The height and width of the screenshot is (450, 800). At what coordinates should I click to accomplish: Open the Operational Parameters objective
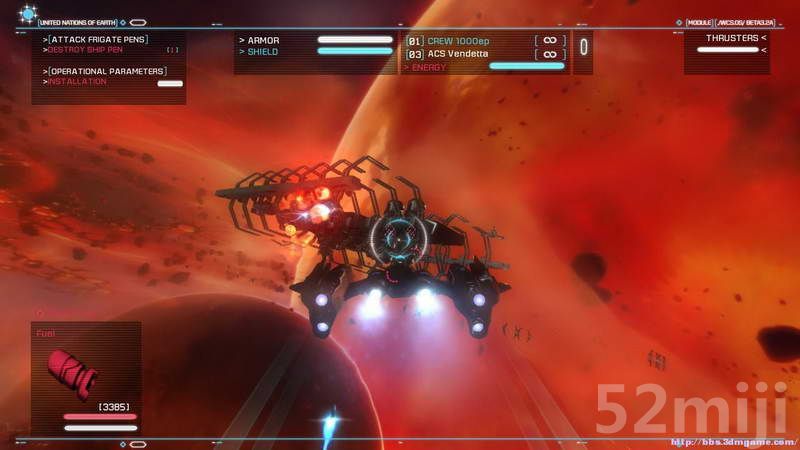[x=107, y=71]
